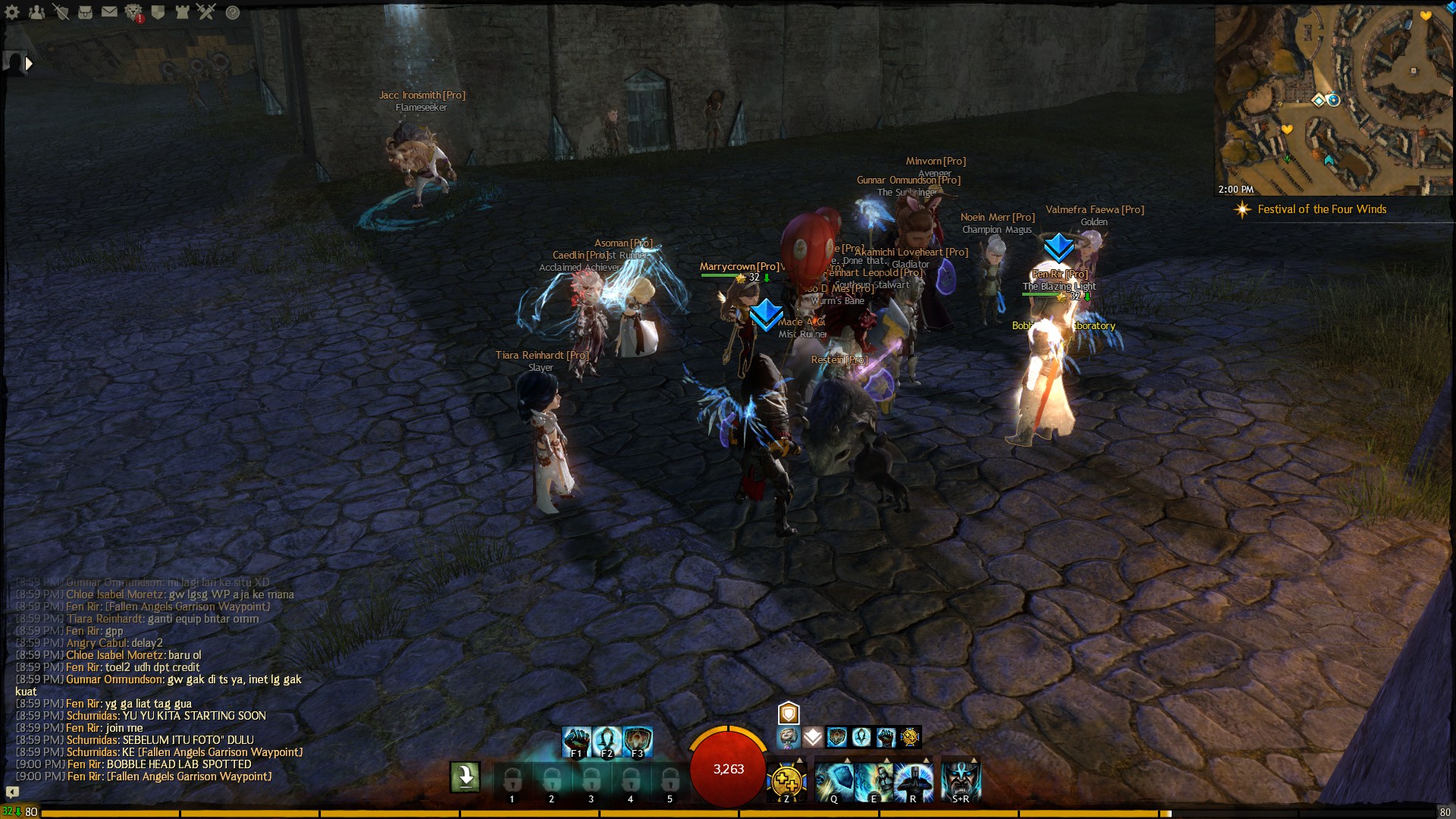
Task: Open the guild shield panel
Action: coord(158,12)
